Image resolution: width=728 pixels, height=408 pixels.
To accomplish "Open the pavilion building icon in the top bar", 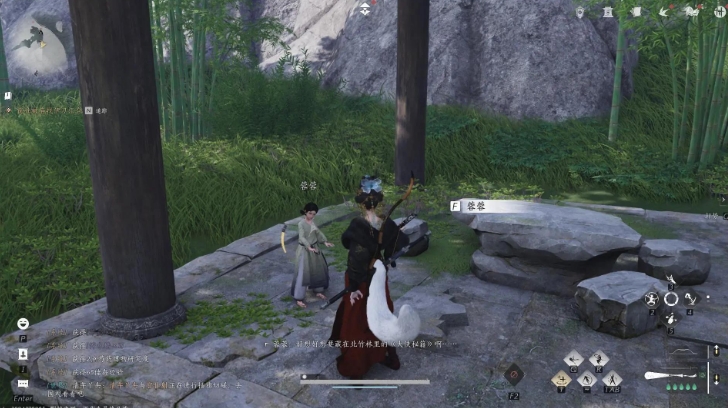I will 607,12.
